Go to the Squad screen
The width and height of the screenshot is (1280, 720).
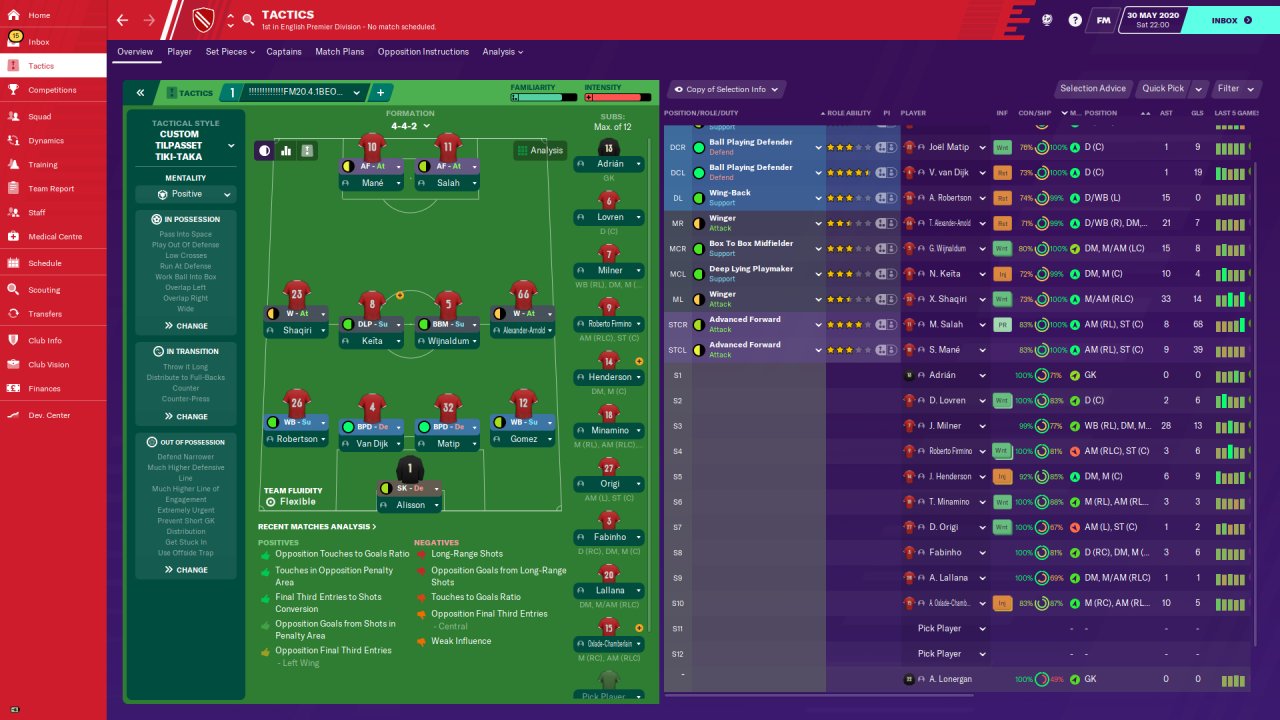[x=40, y=116]
